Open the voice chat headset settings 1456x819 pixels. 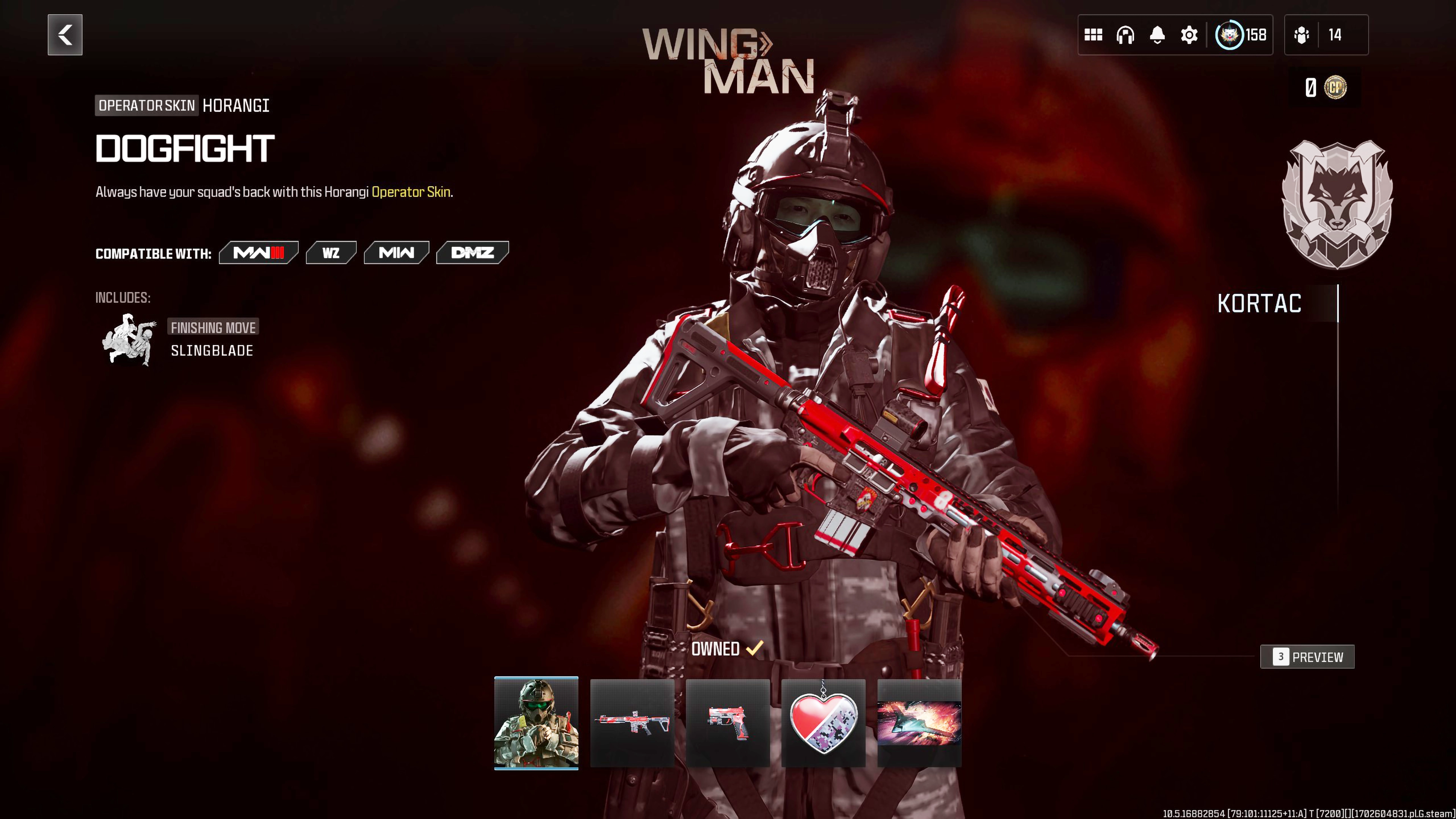click(1125, 35)
